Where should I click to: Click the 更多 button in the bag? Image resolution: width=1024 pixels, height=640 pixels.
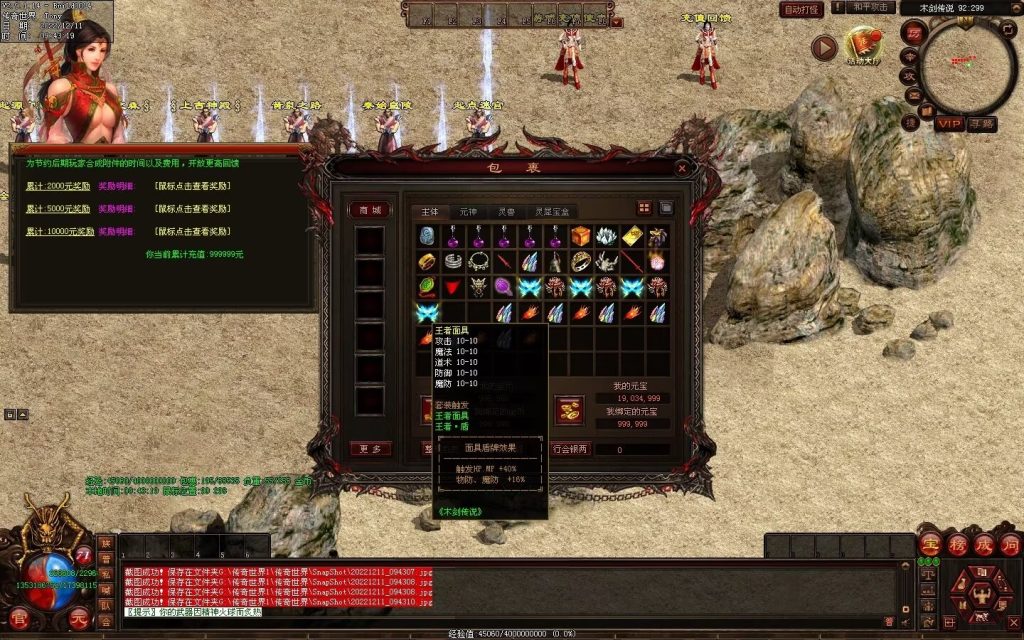point(369,449)
